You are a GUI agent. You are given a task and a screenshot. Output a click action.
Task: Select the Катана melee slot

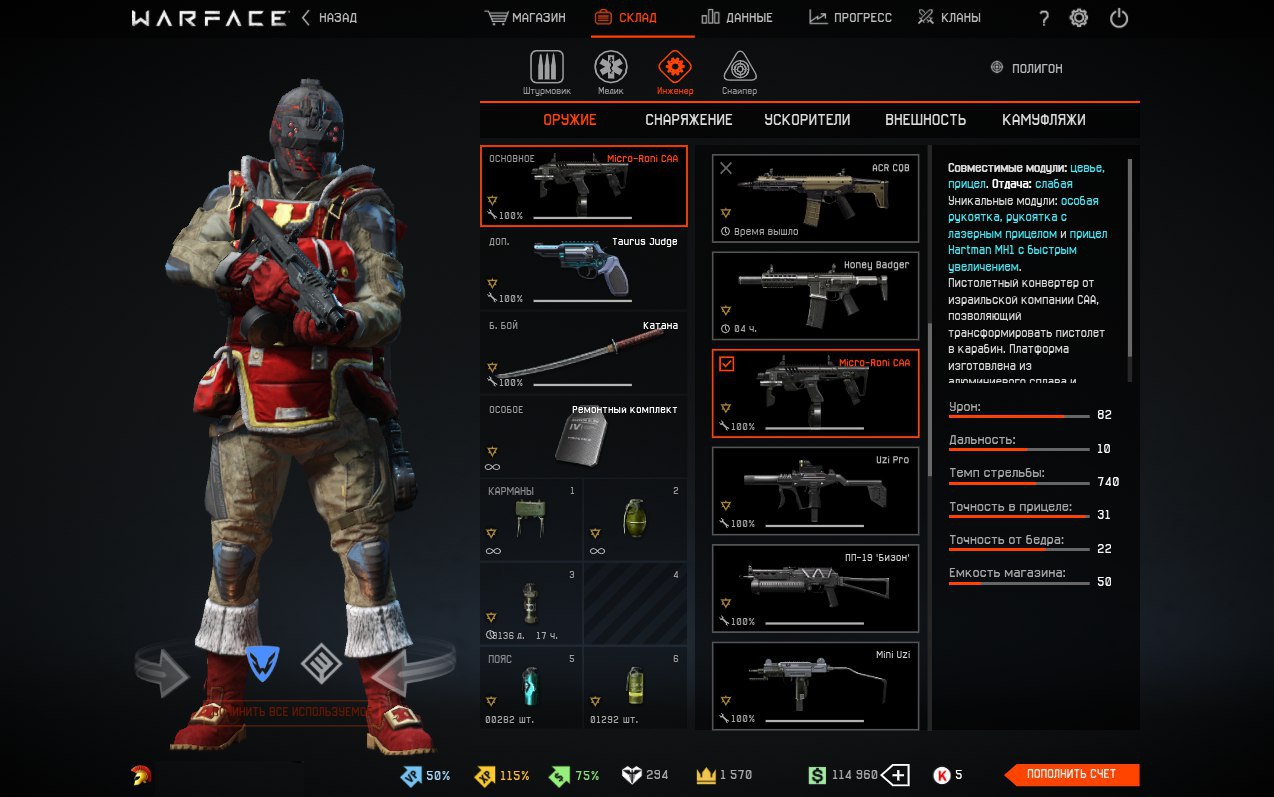point(583,352)
